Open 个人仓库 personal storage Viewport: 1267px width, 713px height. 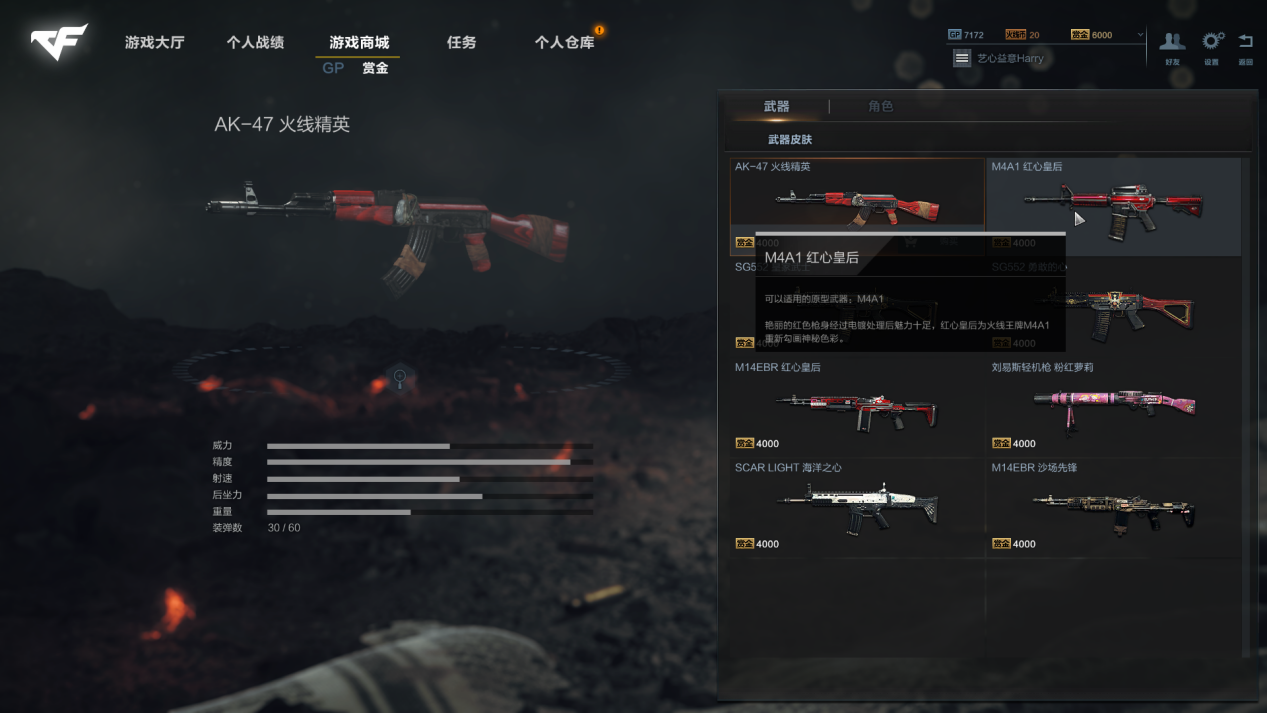(x=564, y=43)
